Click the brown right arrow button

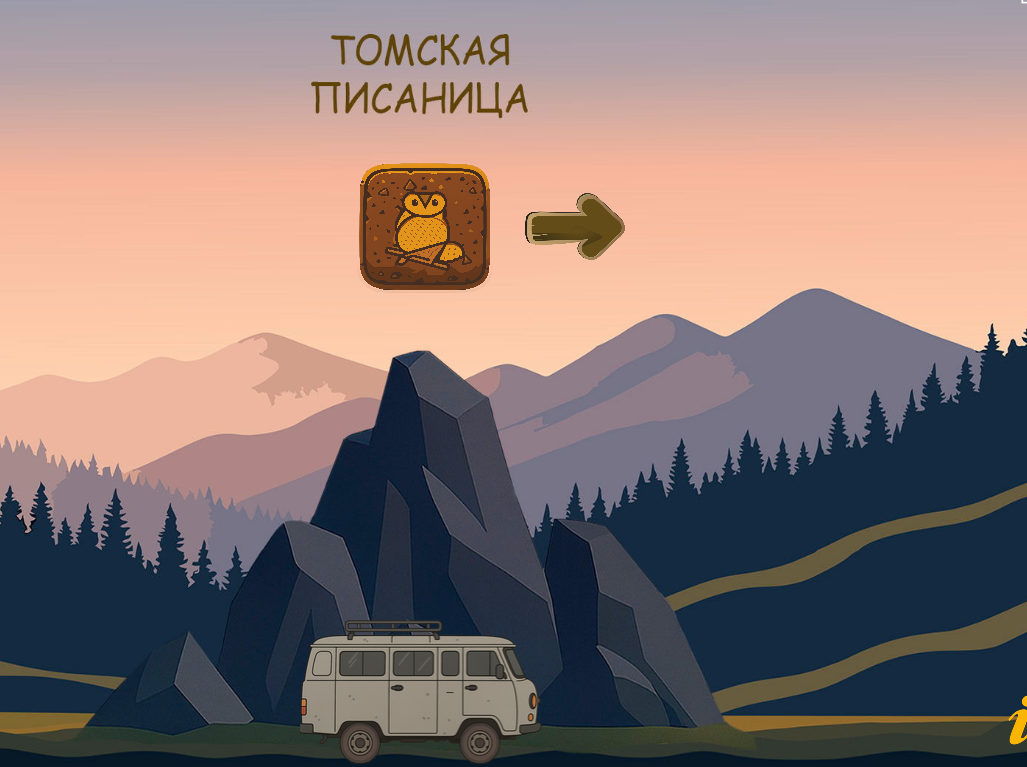tap(575, 227)
